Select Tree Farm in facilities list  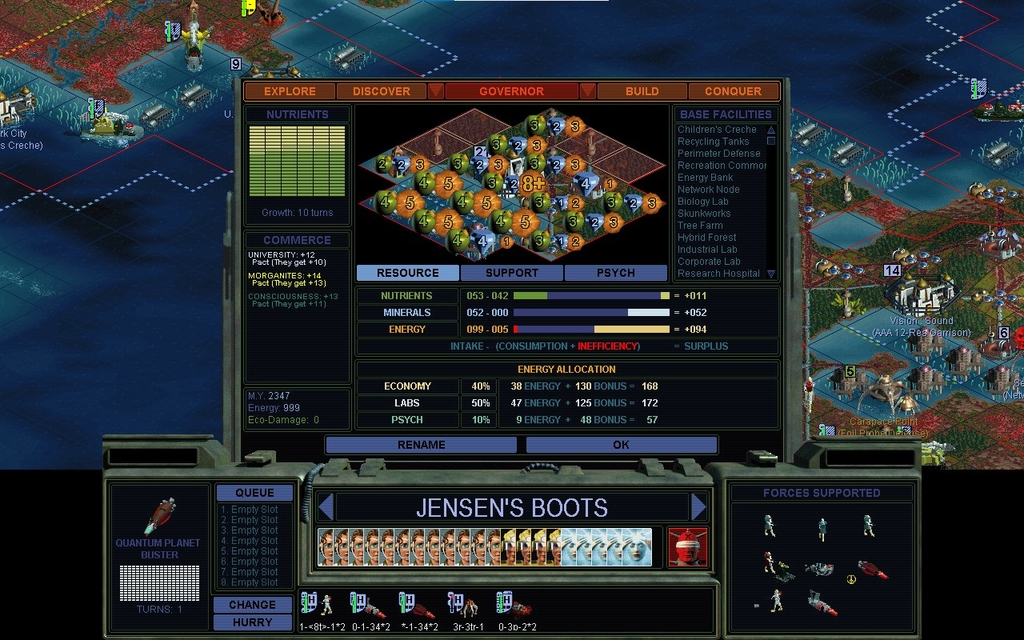(x=700, y=226)
